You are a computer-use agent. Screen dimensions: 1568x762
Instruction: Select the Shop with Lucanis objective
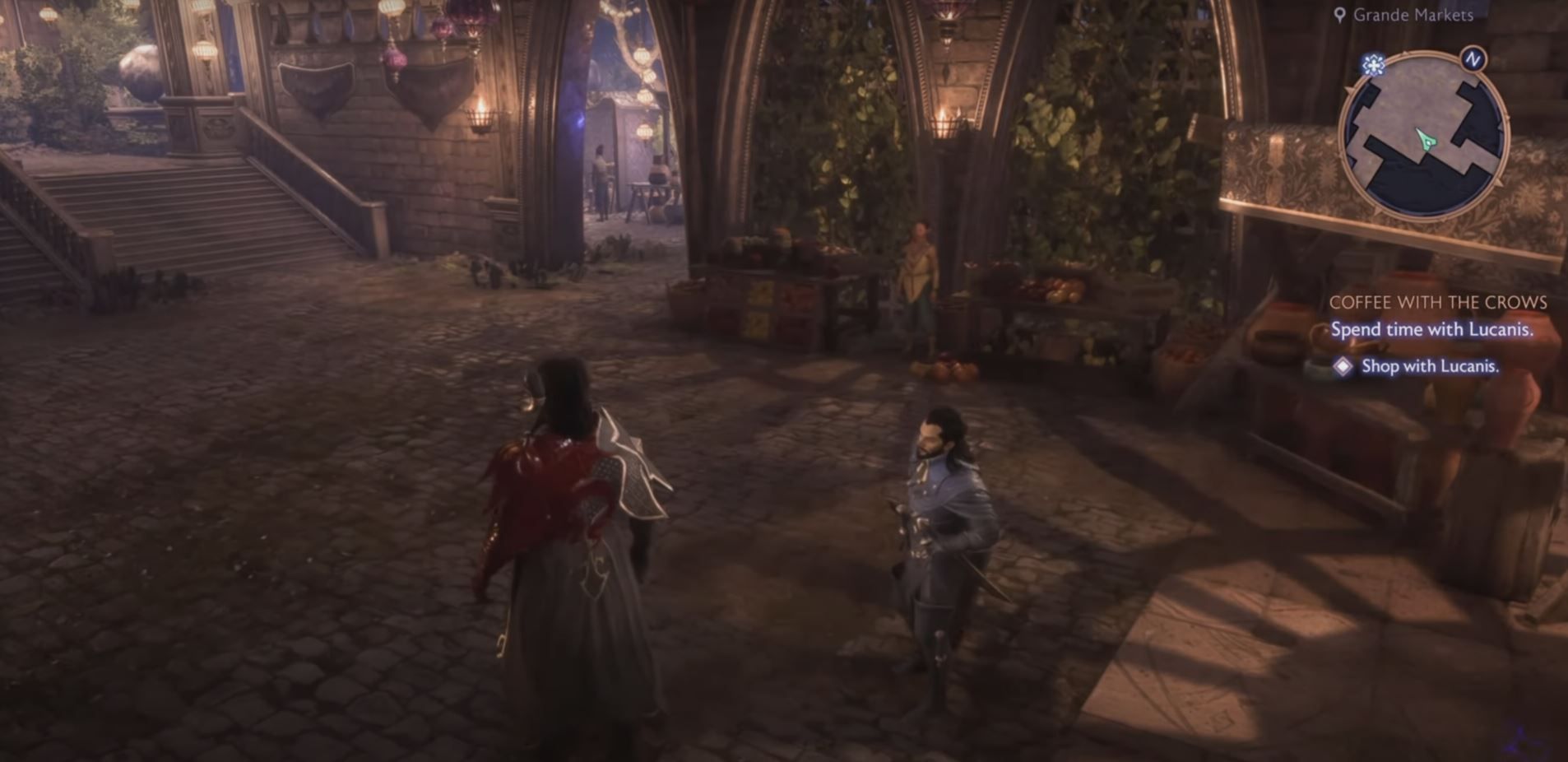[x=1429, y=366]
